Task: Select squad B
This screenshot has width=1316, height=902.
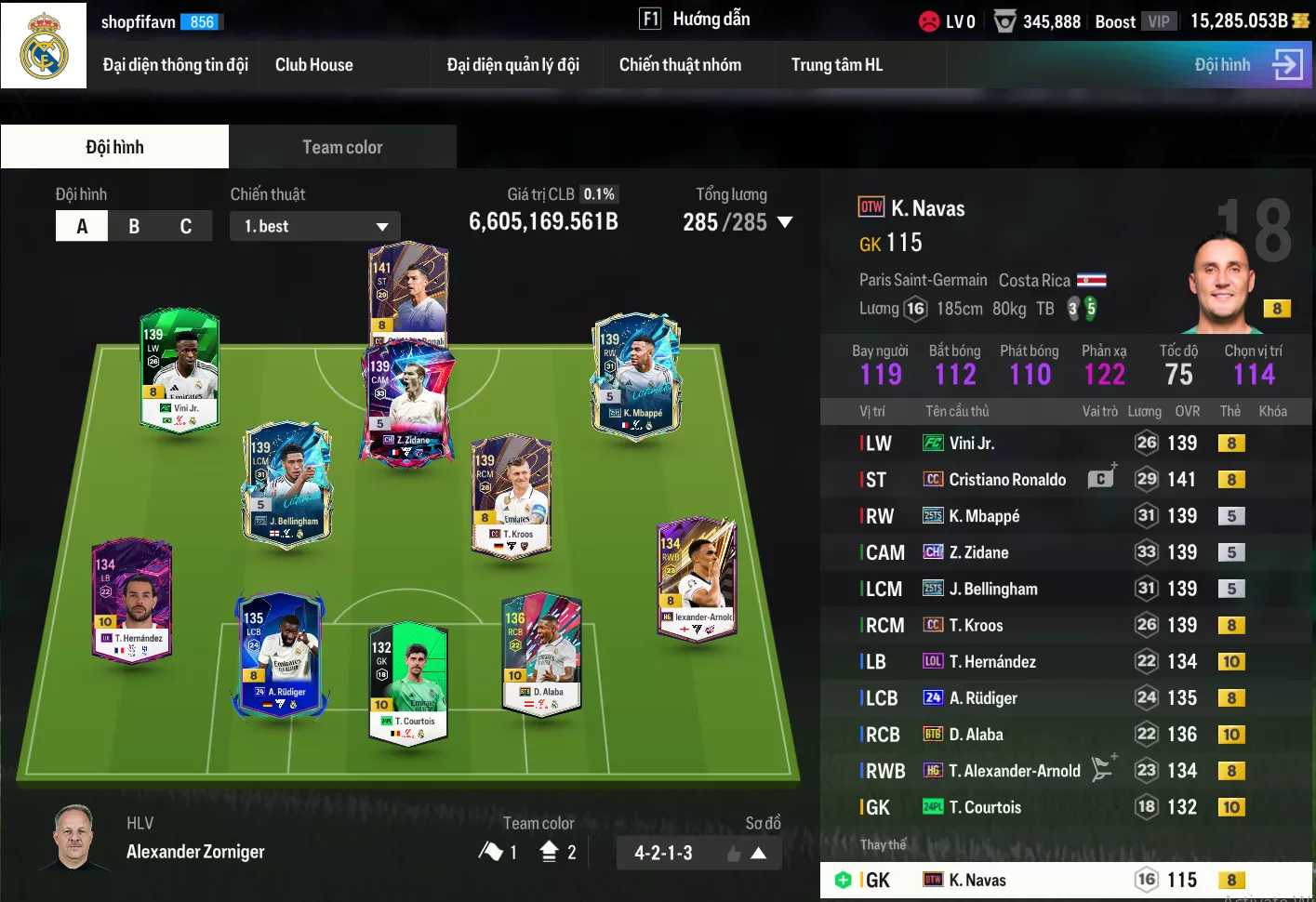Action: click(134, 226)
